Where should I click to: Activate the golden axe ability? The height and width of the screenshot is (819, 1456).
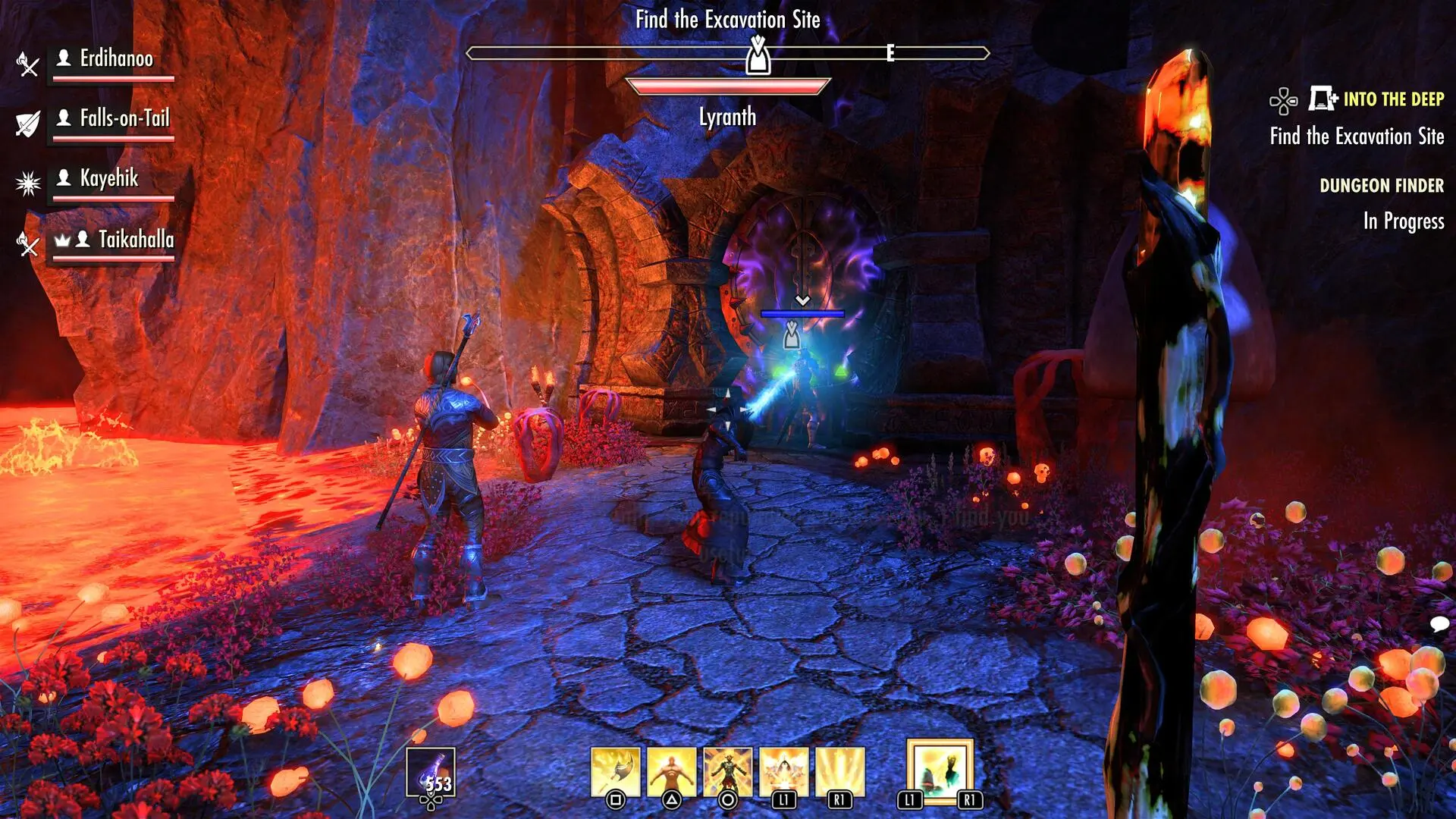615,772
